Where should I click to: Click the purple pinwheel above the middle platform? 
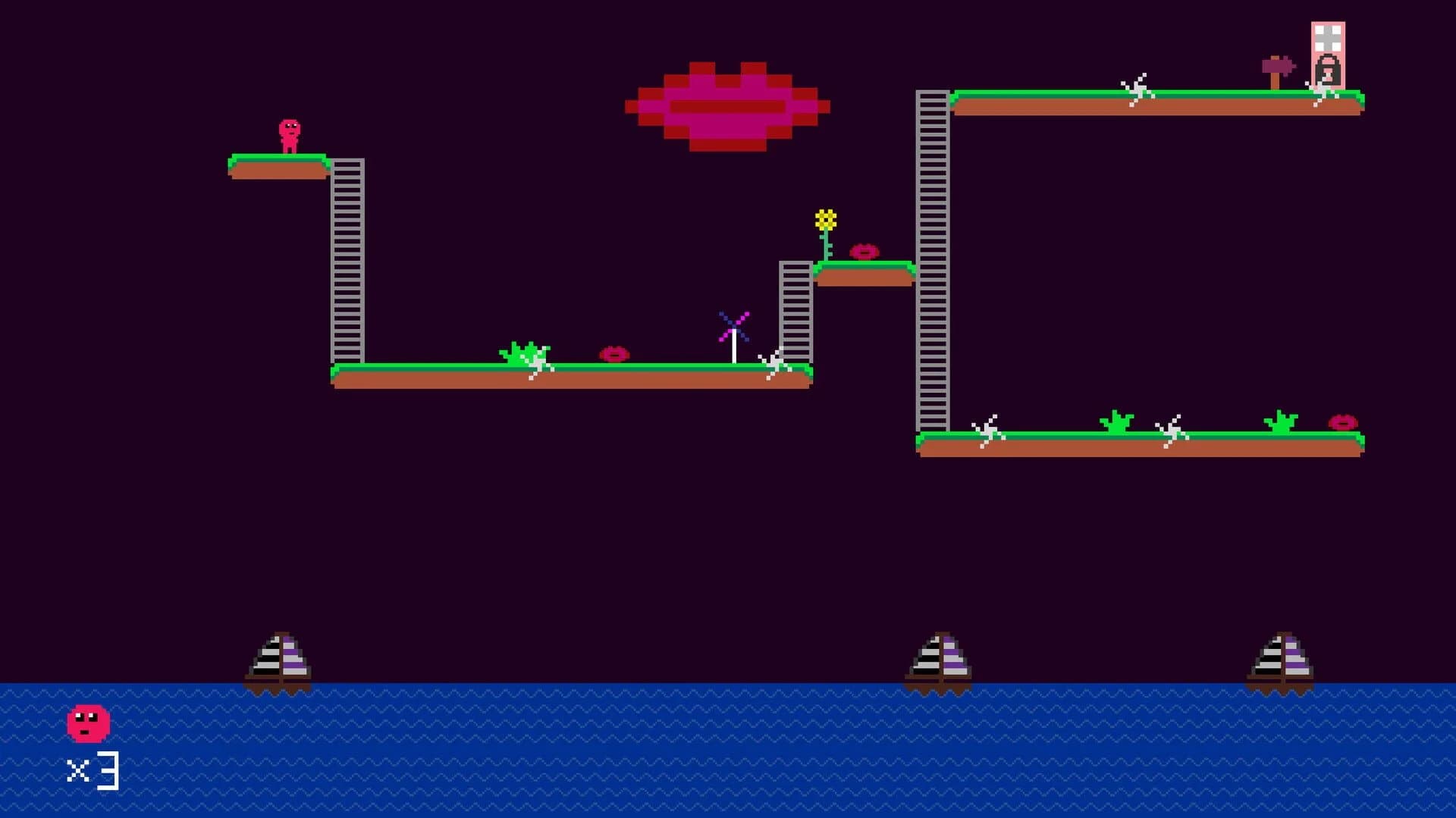pyautogui.click(x=733, y=328)
